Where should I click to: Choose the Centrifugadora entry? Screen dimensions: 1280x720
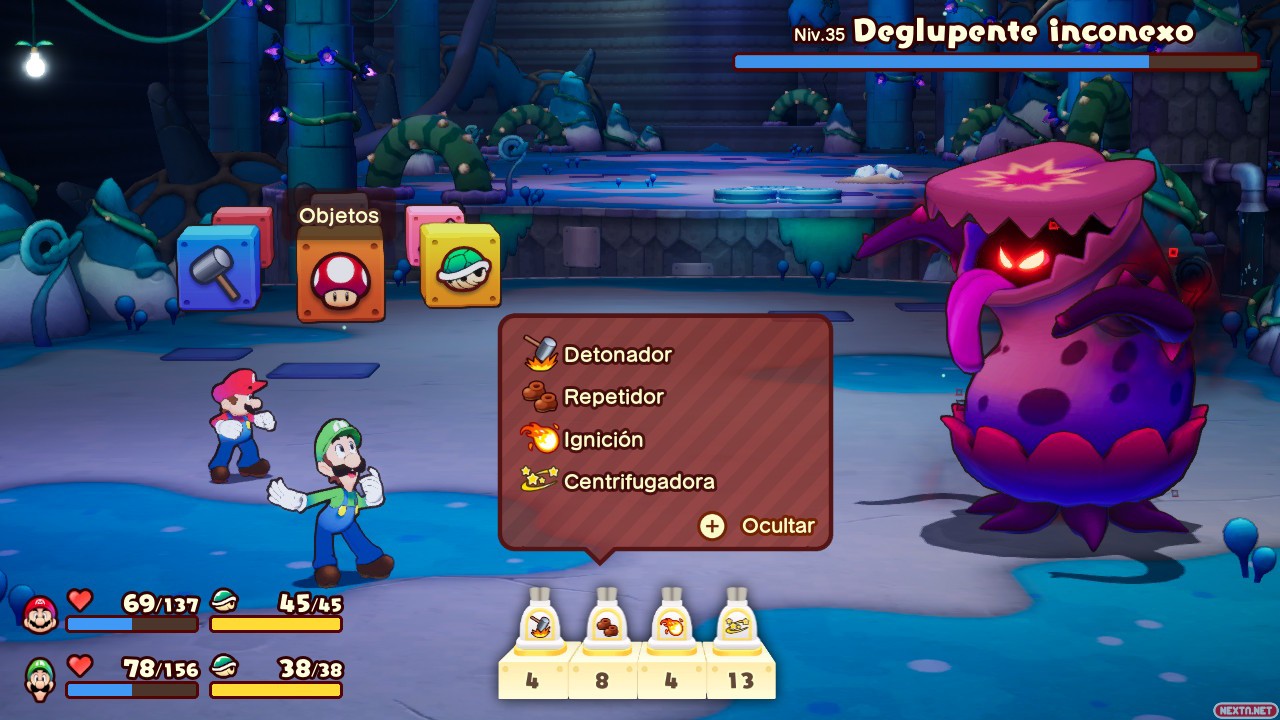[x=639, y=481]
